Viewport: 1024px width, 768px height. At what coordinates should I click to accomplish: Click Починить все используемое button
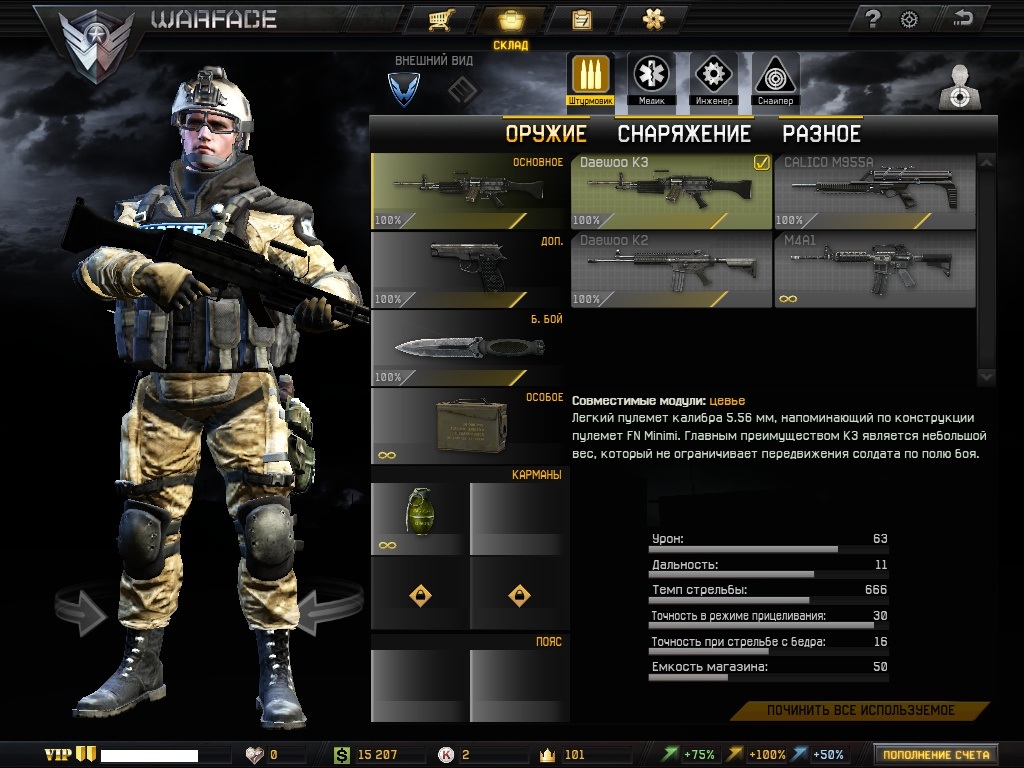click(x=860, y=711)
